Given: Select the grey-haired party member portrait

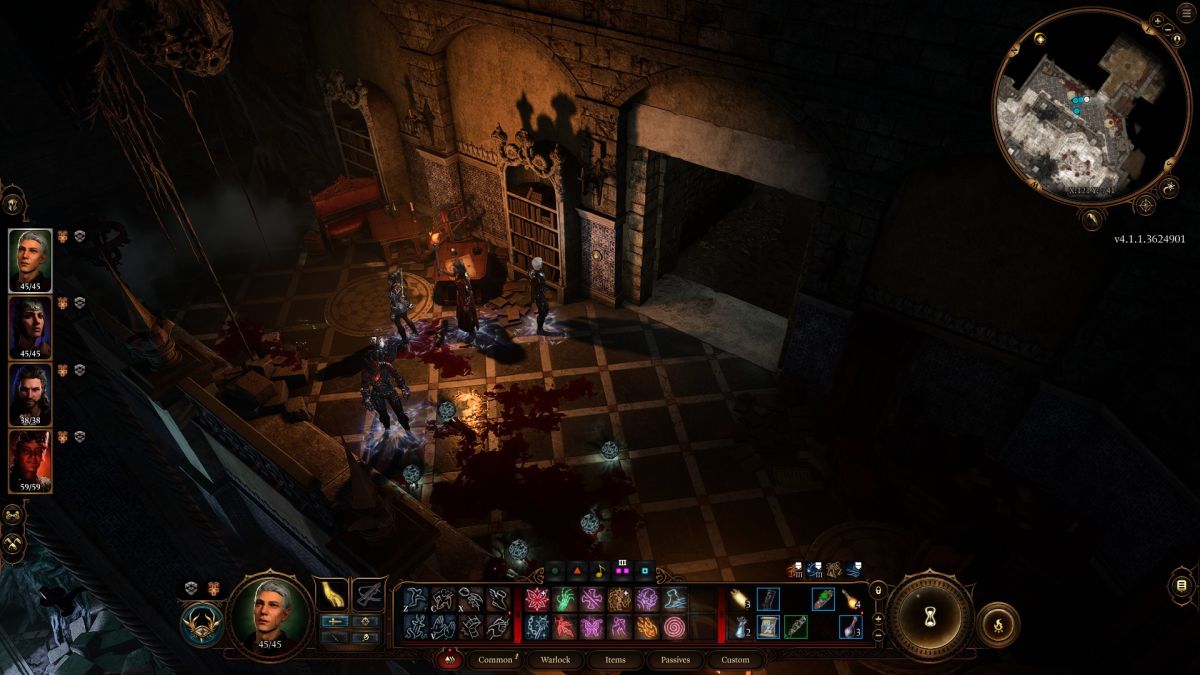Looking at the screenshot, I should 30,260.
